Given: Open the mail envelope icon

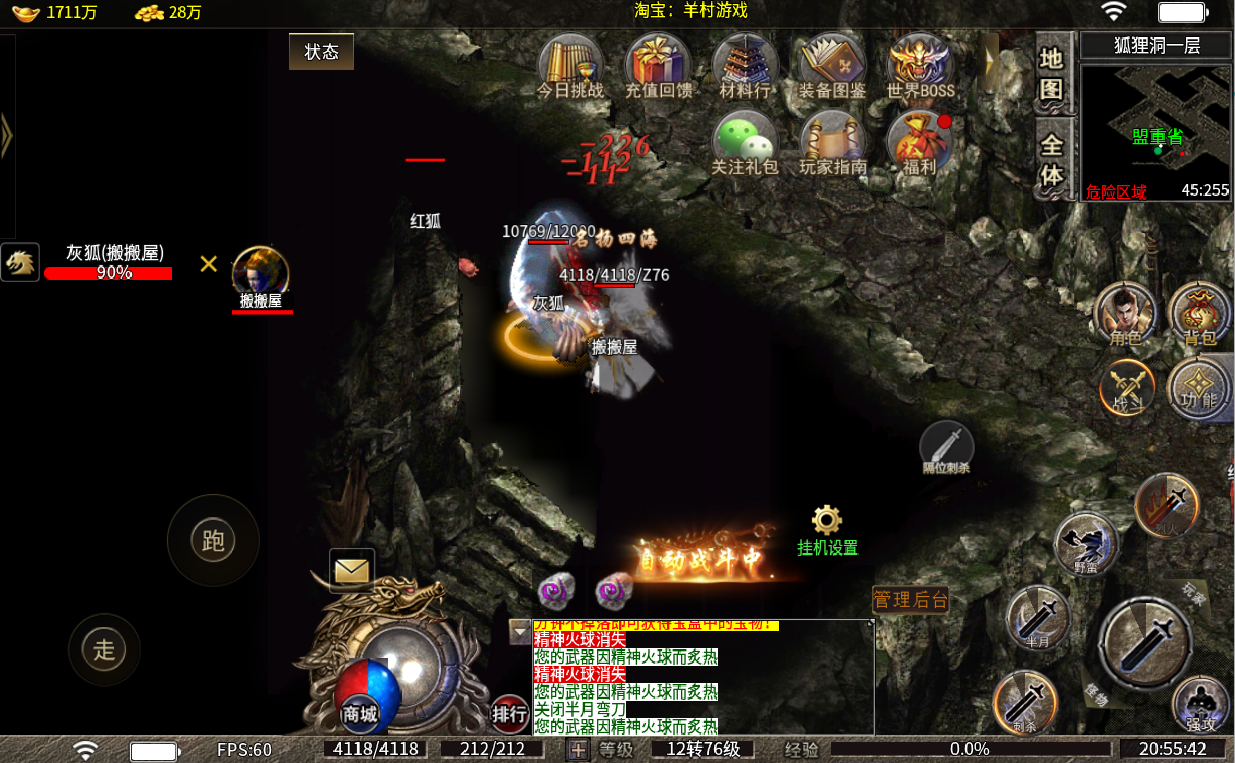Looking at the screenshot, I should [x=352, y=571].
